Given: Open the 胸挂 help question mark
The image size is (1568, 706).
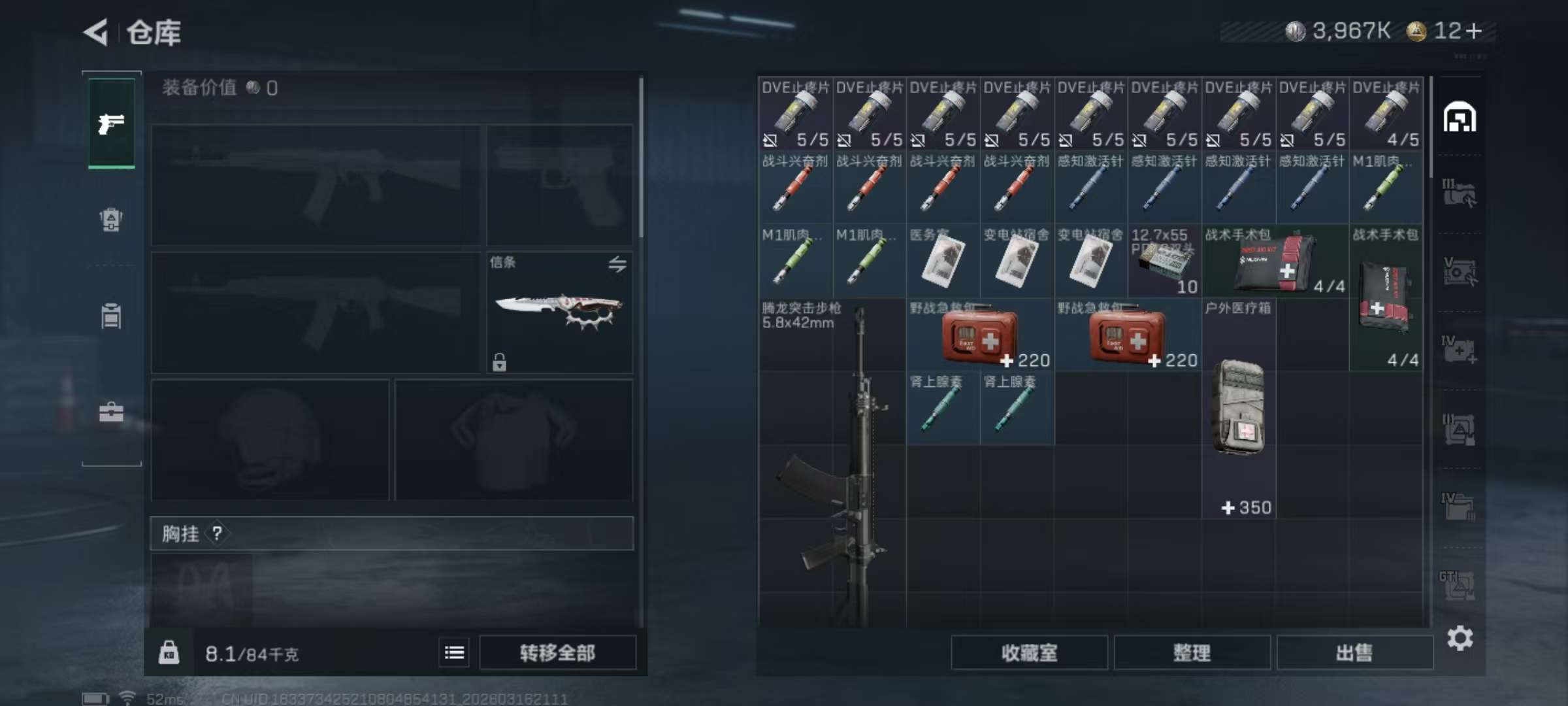Looking at the screenshot, I should 217,533.
